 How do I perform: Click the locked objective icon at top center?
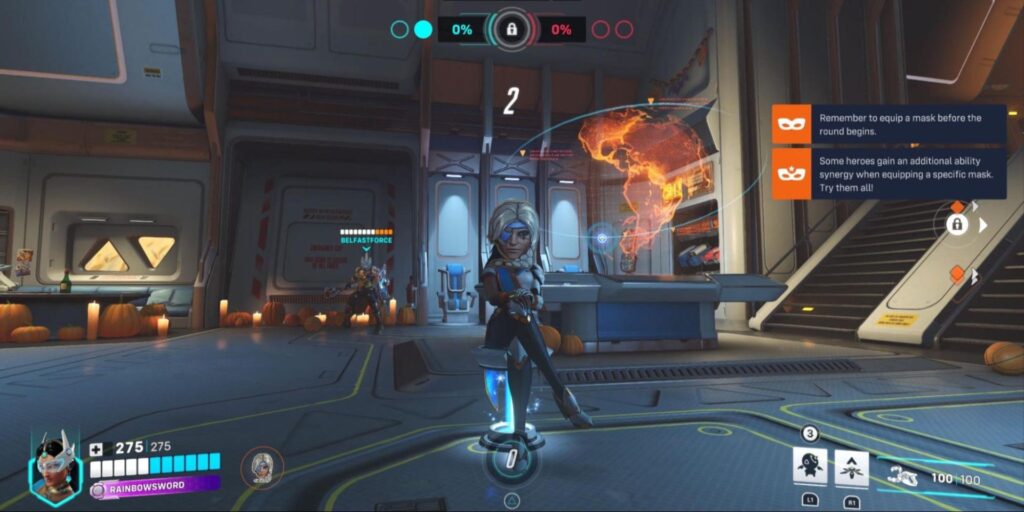click(x=511, y=29)
